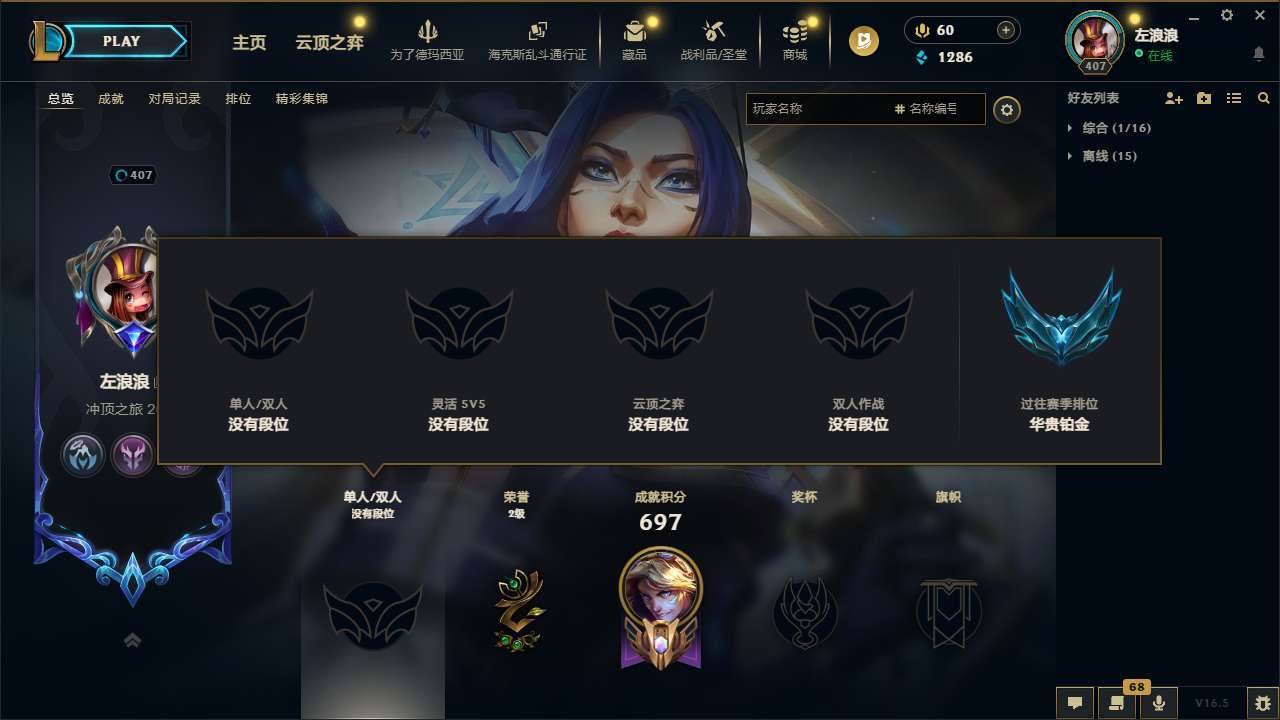Screen dimensions: 1280x720
Task: Toggle the microphone at bottom right
Action: 1158,701
